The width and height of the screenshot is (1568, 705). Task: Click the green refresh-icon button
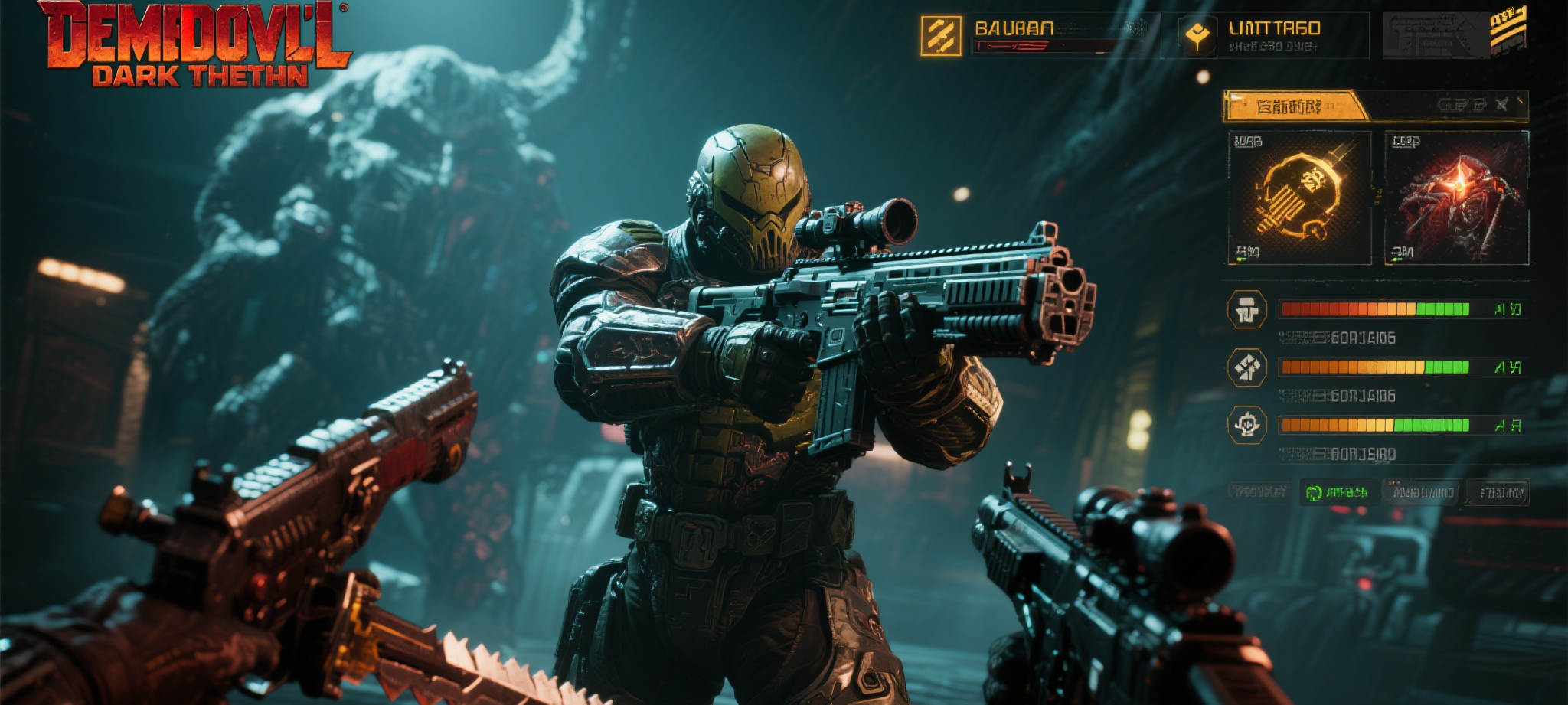[x=1338, y=492]
